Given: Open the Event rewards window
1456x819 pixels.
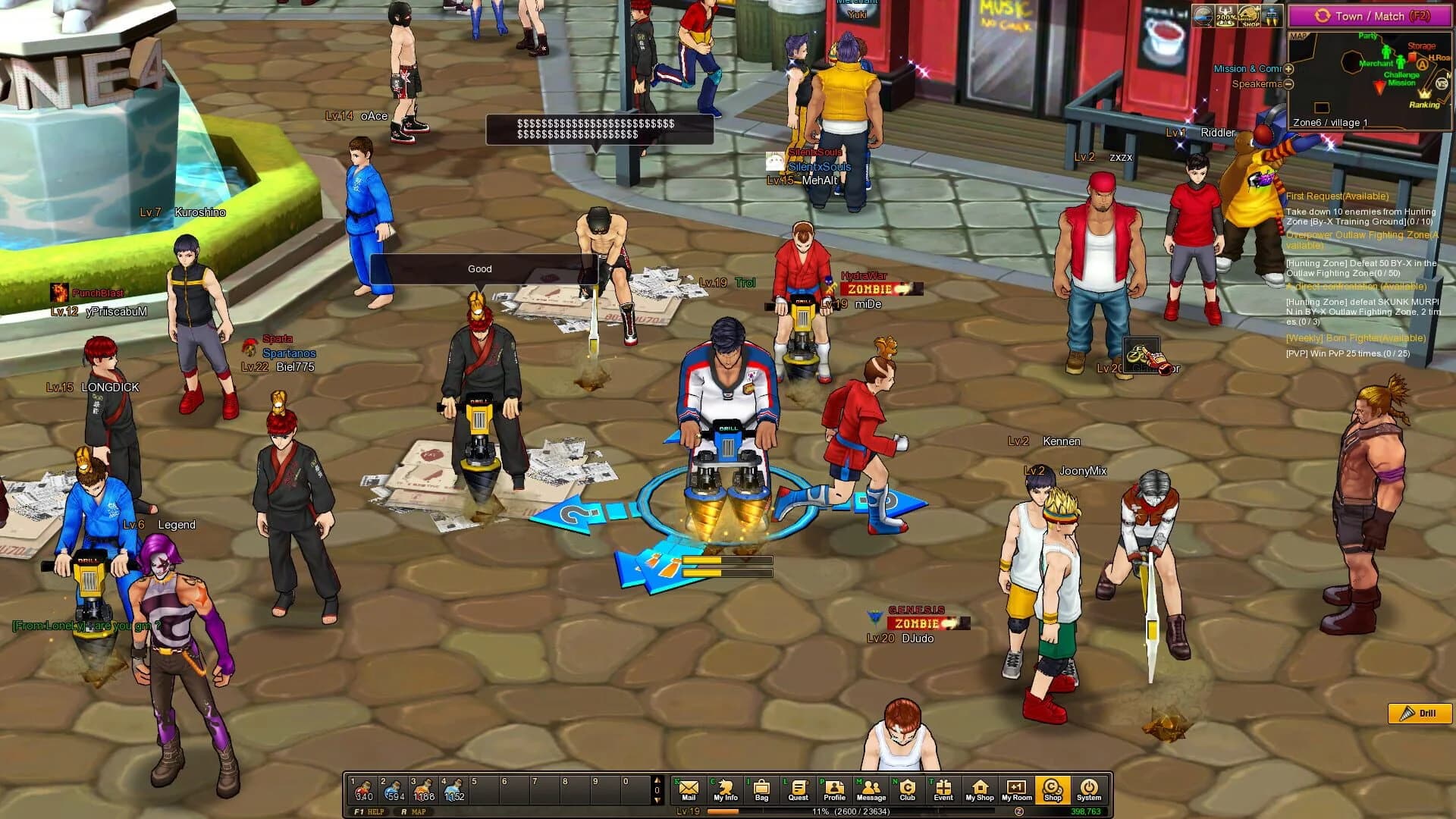Looking at the screenshot, I should [943, 789].
